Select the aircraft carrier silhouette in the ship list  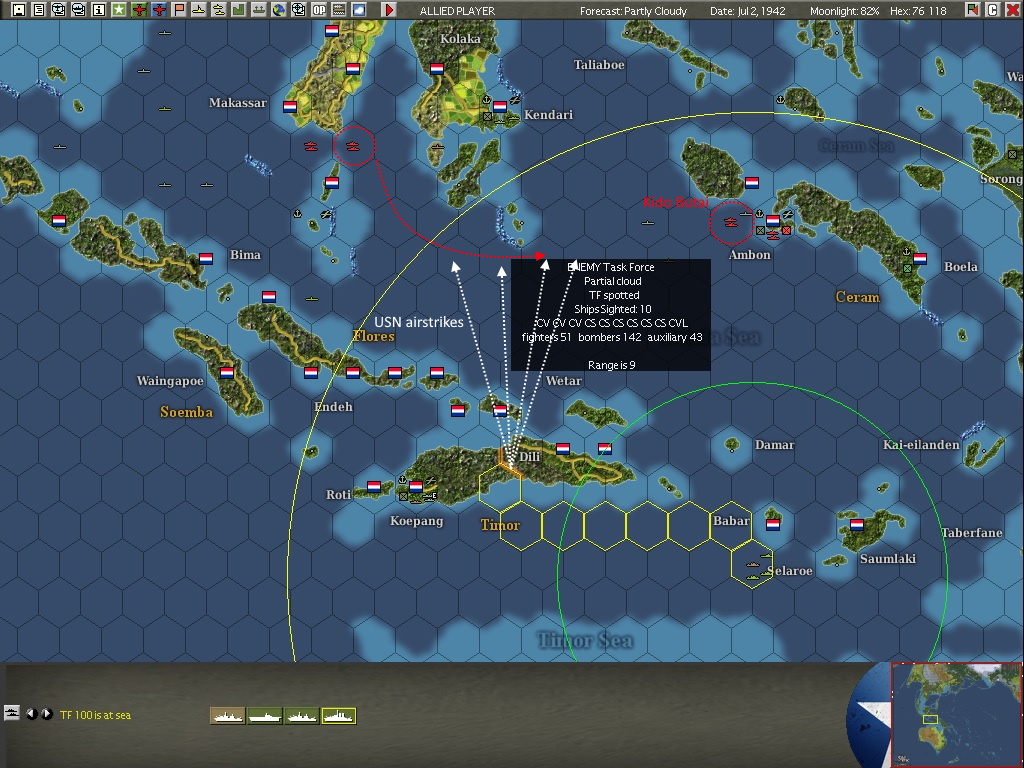click(x=265, y=715)
